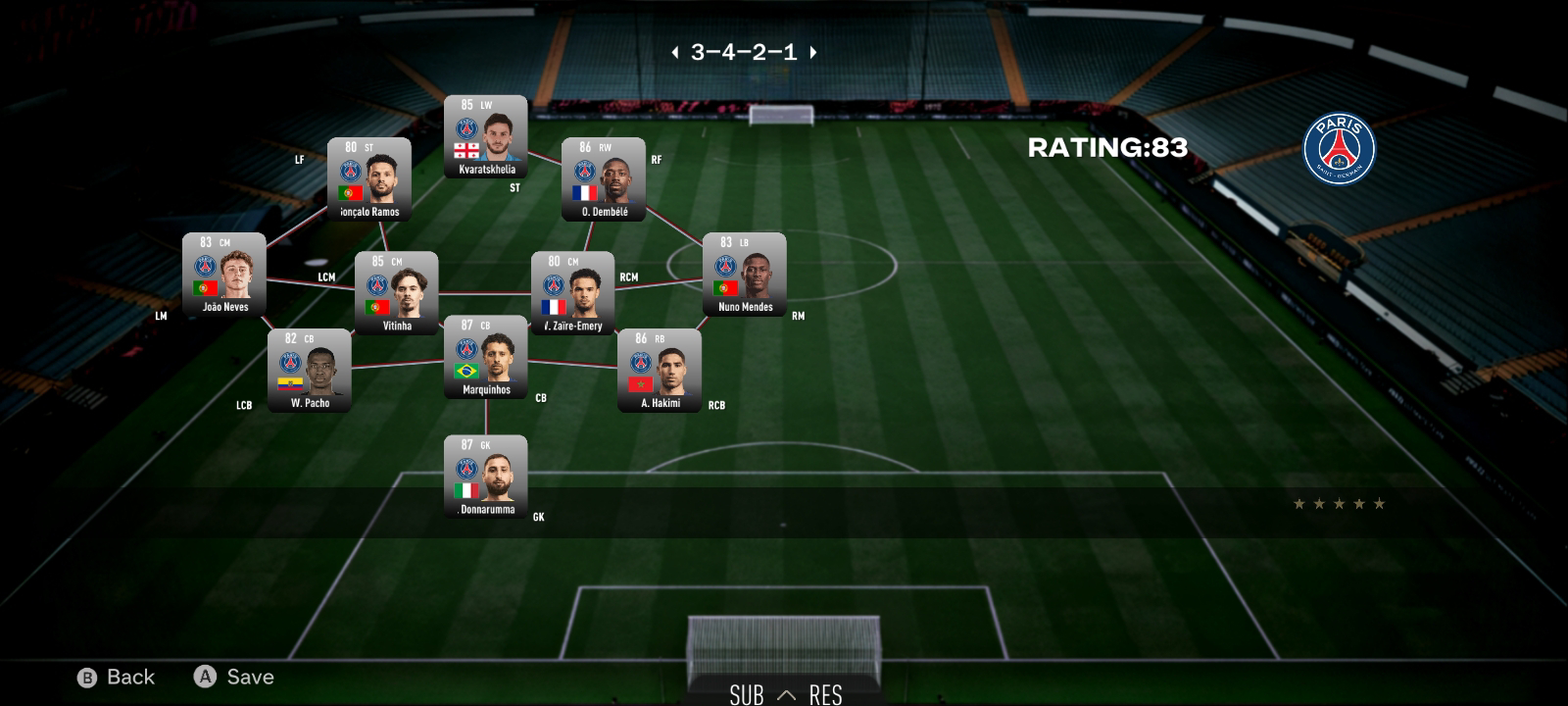Screen dimensions: 1568x706
Task: Expand the SUB RES bench panel
Action: click(x=786, y=694)
